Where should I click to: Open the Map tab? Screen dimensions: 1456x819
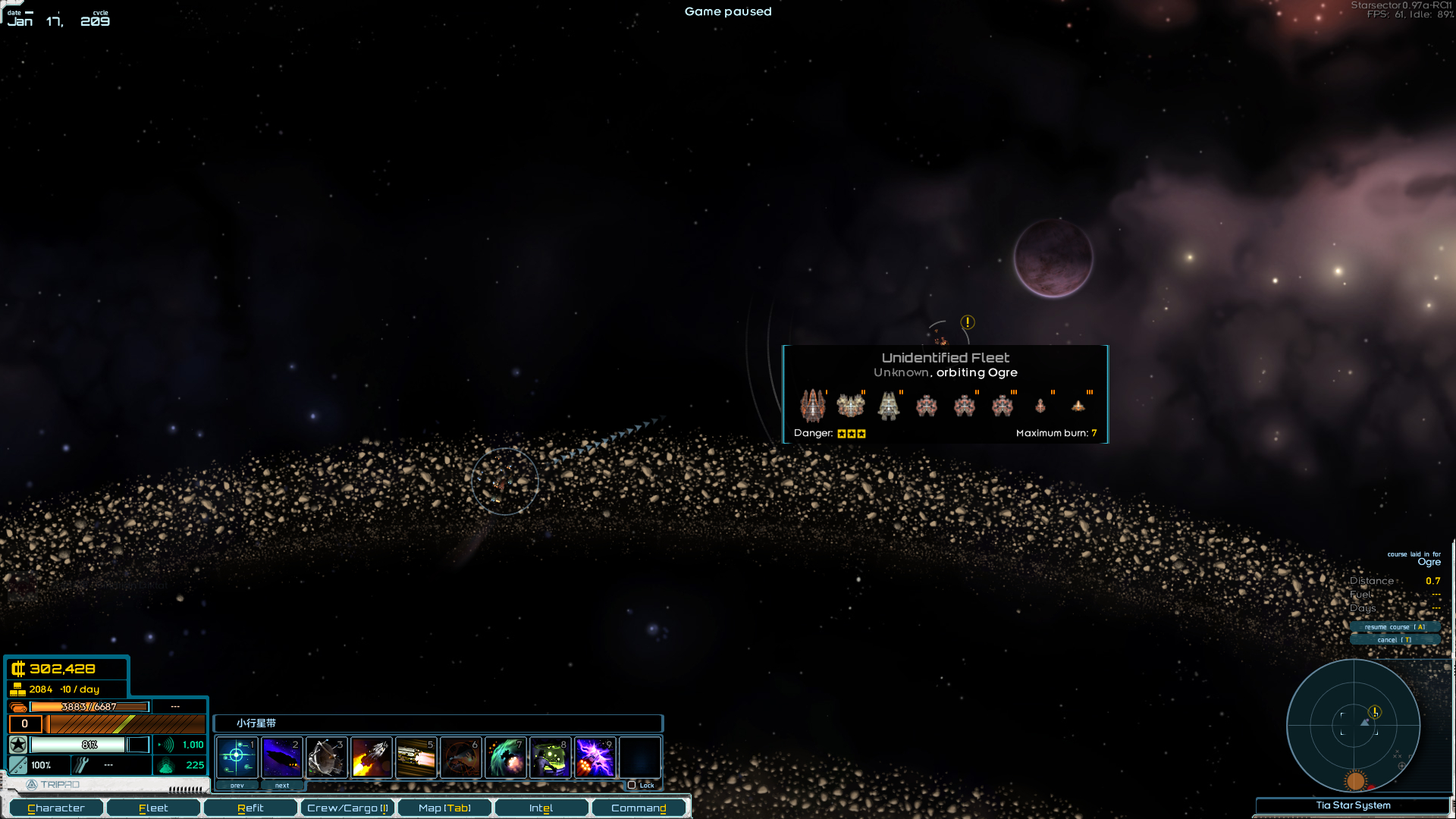click(444, 808)
